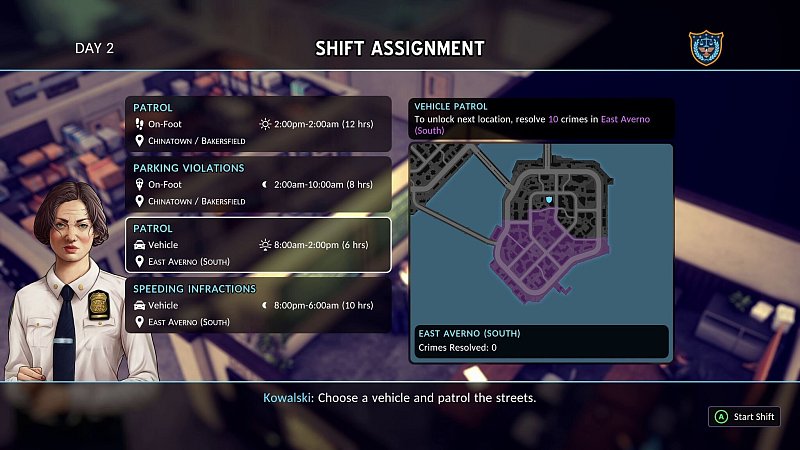Screen dimensions: 800x450
Task: Click the police badge emblem
Action: click(706, 47)
